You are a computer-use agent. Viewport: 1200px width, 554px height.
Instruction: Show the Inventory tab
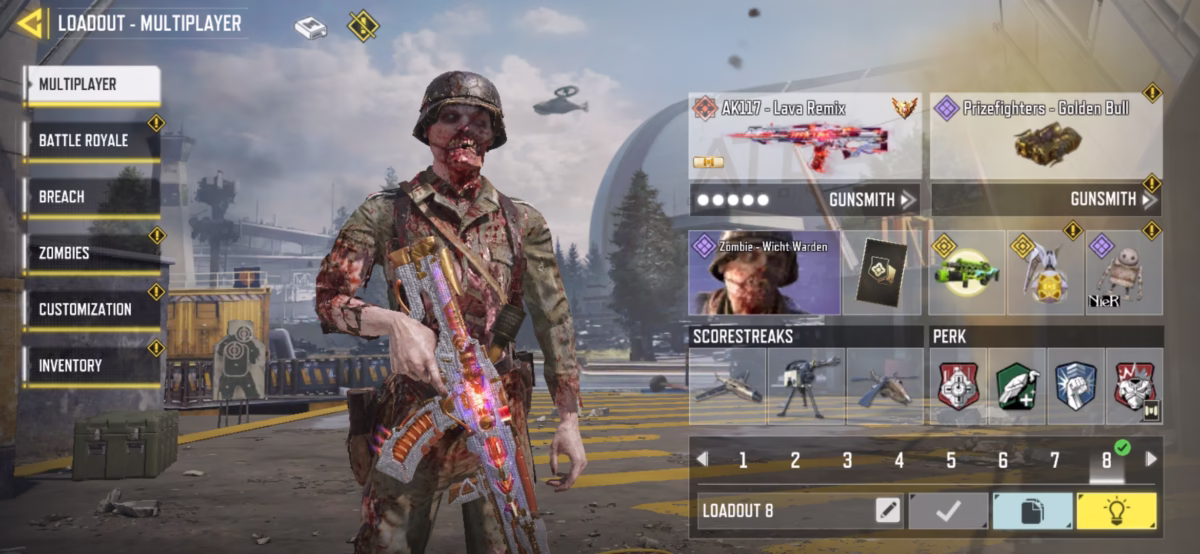click(92, 366)
